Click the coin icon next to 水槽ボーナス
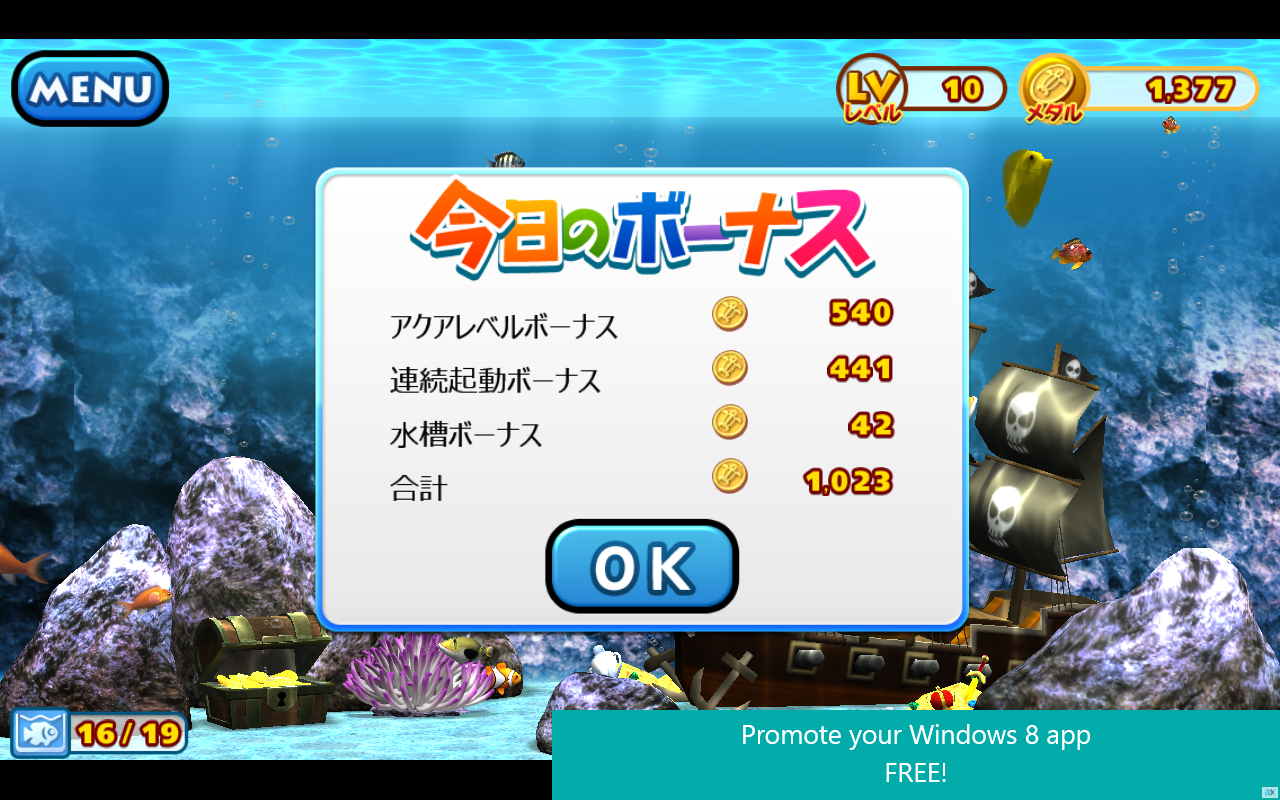This screenshot has width=1280, height=800. (729, 421)
